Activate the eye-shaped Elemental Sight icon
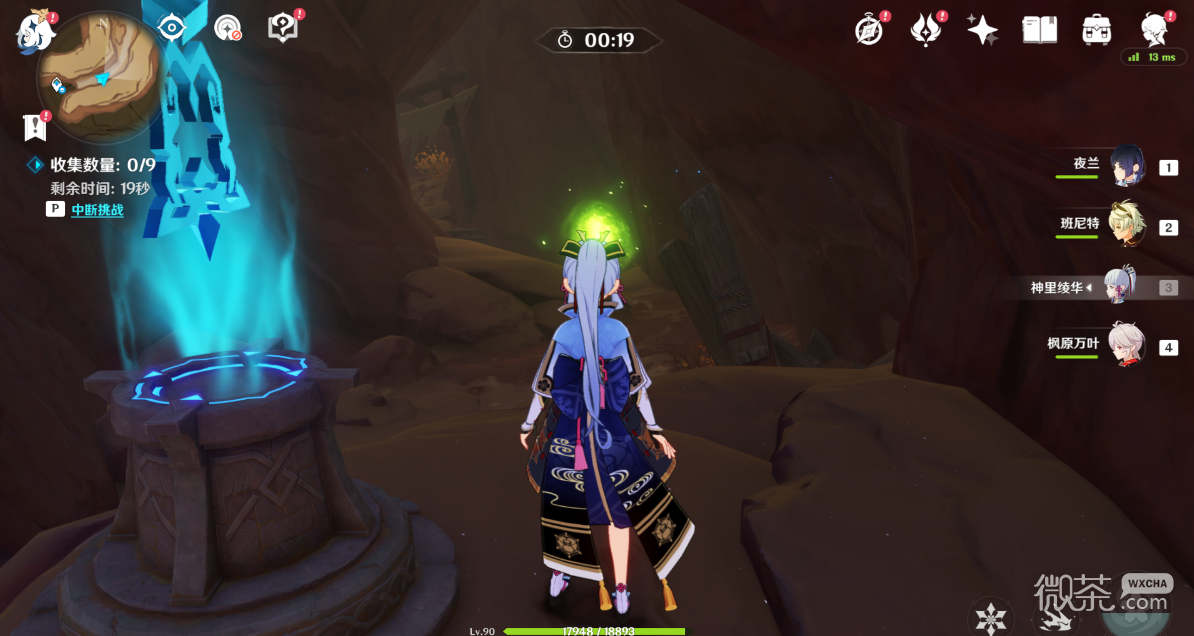The image size is (1194, 636). [x=173, y=28]
